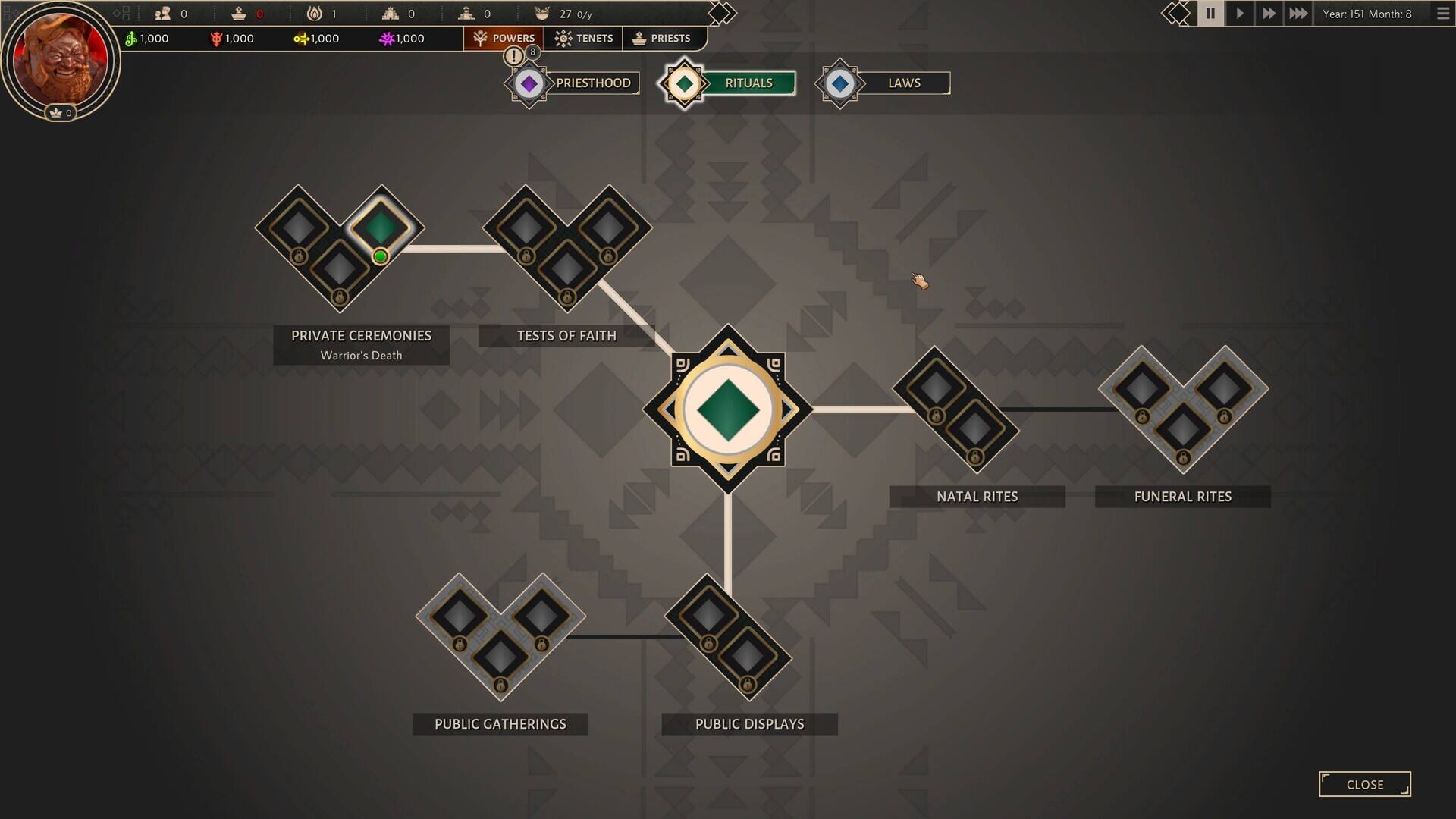Open the exclamation alert notification
This screenshot has width=1456, height=819.
513,55
